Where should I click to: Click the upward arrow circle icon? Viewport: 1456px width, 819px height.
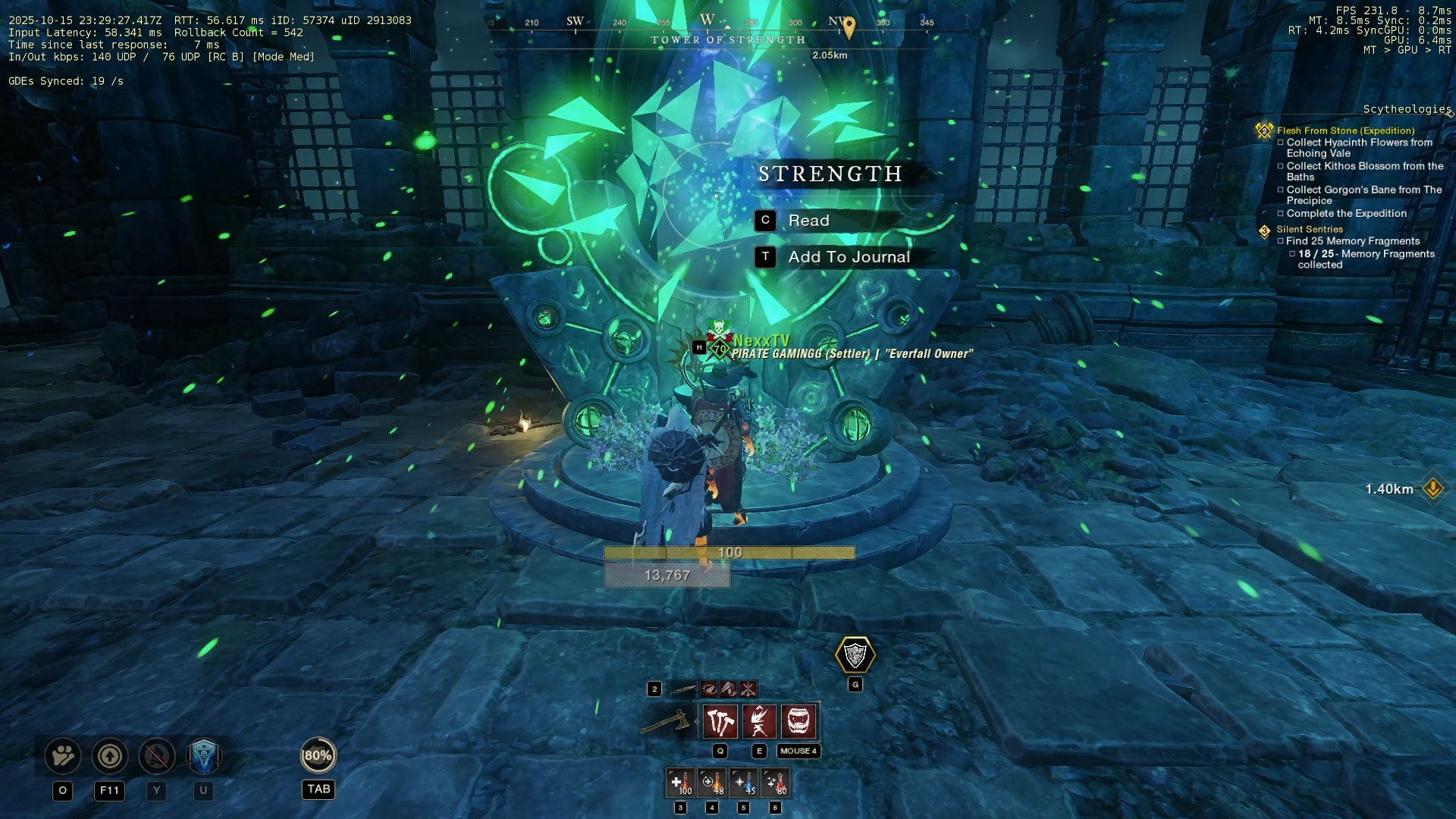(110, 756)
